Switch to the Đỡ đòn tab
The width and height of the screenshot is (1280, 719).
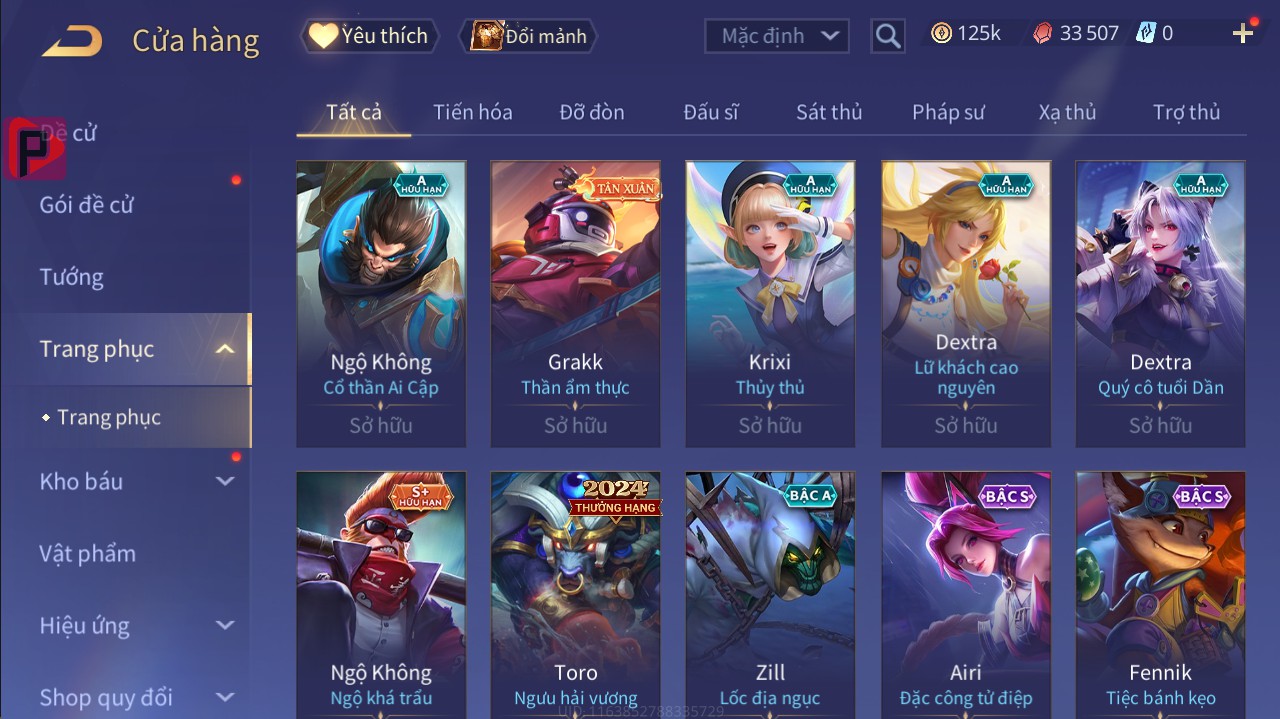pos(592,112)
